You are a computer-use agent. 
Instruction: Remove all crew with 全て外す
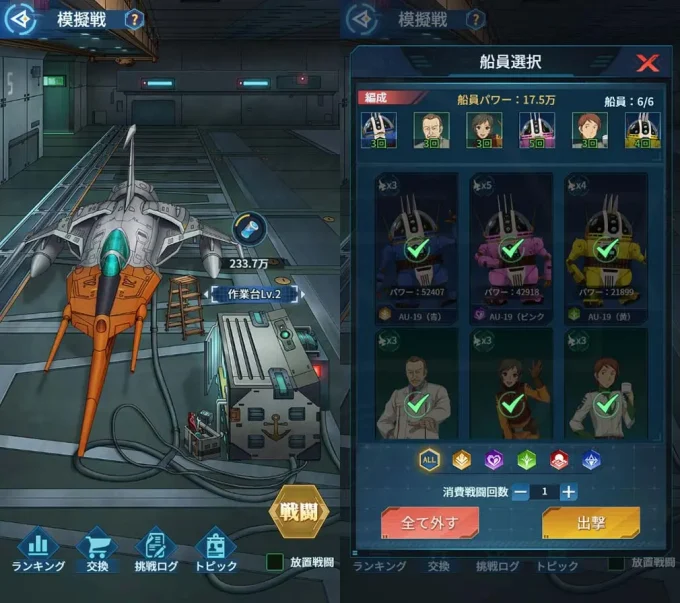pyautogui.click(x=430, y=523)
